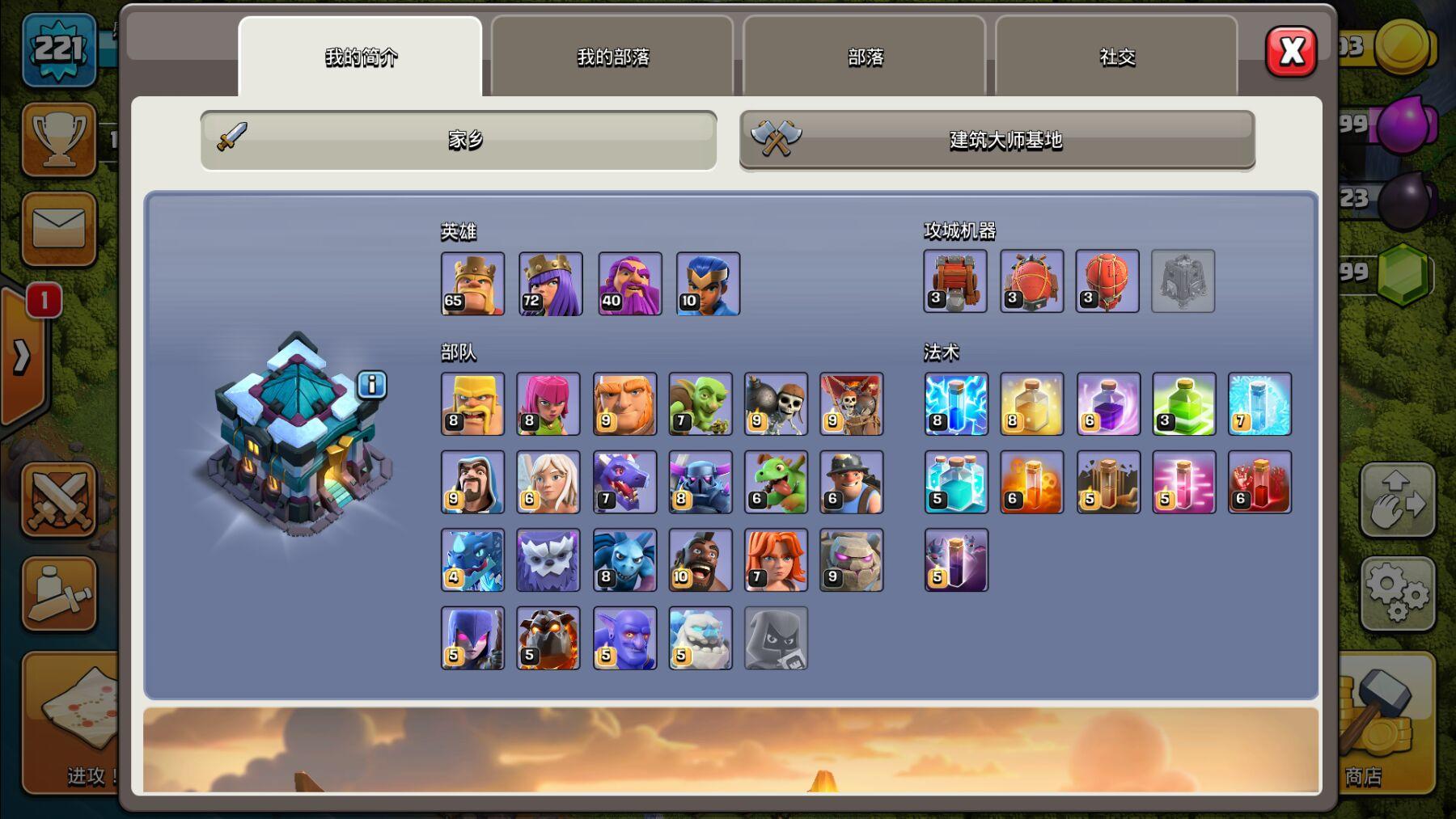This screenshot has width=1456, height=819.
Task: Select the Hog Rider troop icon
Action: coord(700,560)
